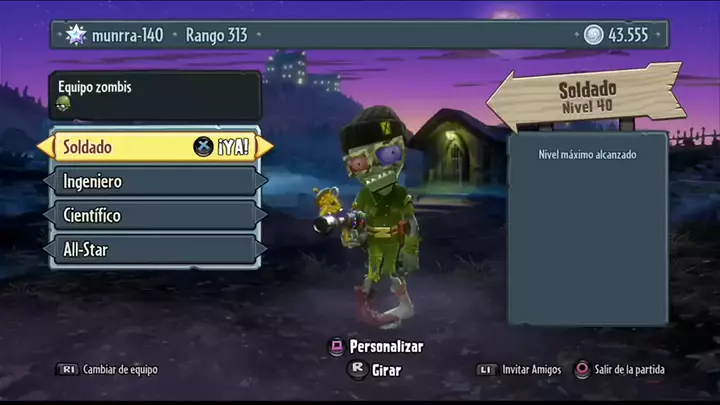The height and width of the screenshot is (405, 720).
Task: Open the Personalizar customization option
Action: (377, 347)
